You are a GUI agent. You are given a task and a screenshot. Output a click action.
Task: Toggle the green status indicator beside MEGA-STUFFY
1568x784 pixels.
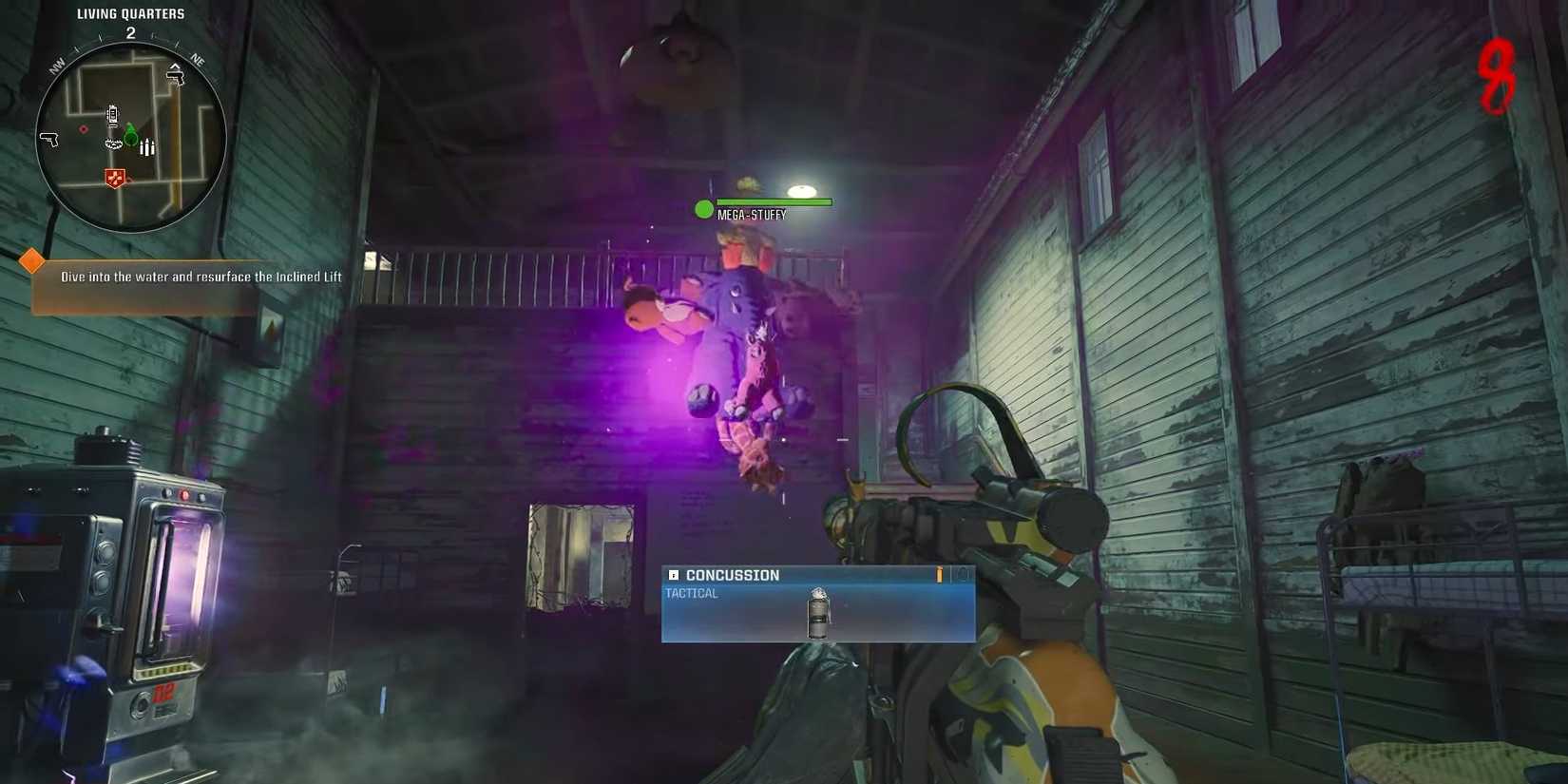703,209
